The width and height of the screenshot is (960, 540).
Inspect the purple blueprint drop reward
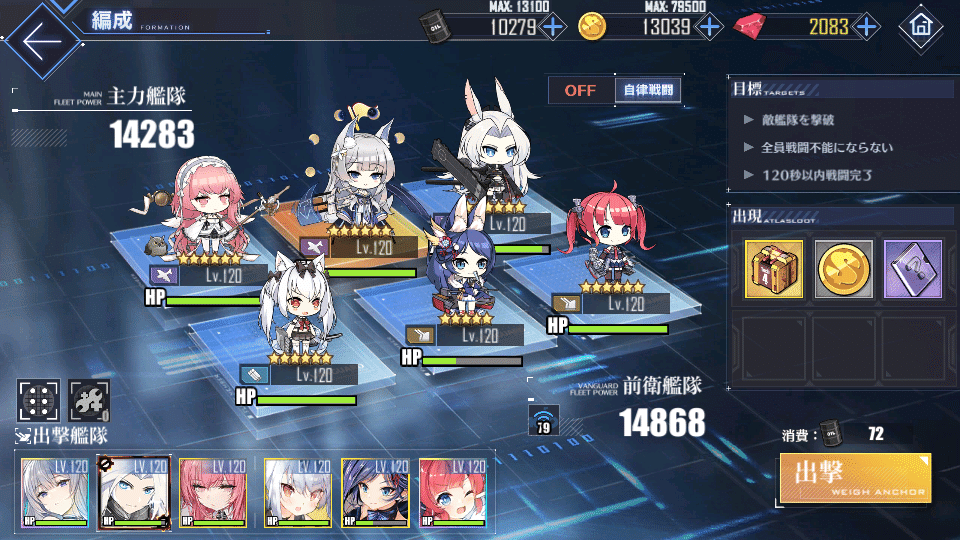click(913, 269)
